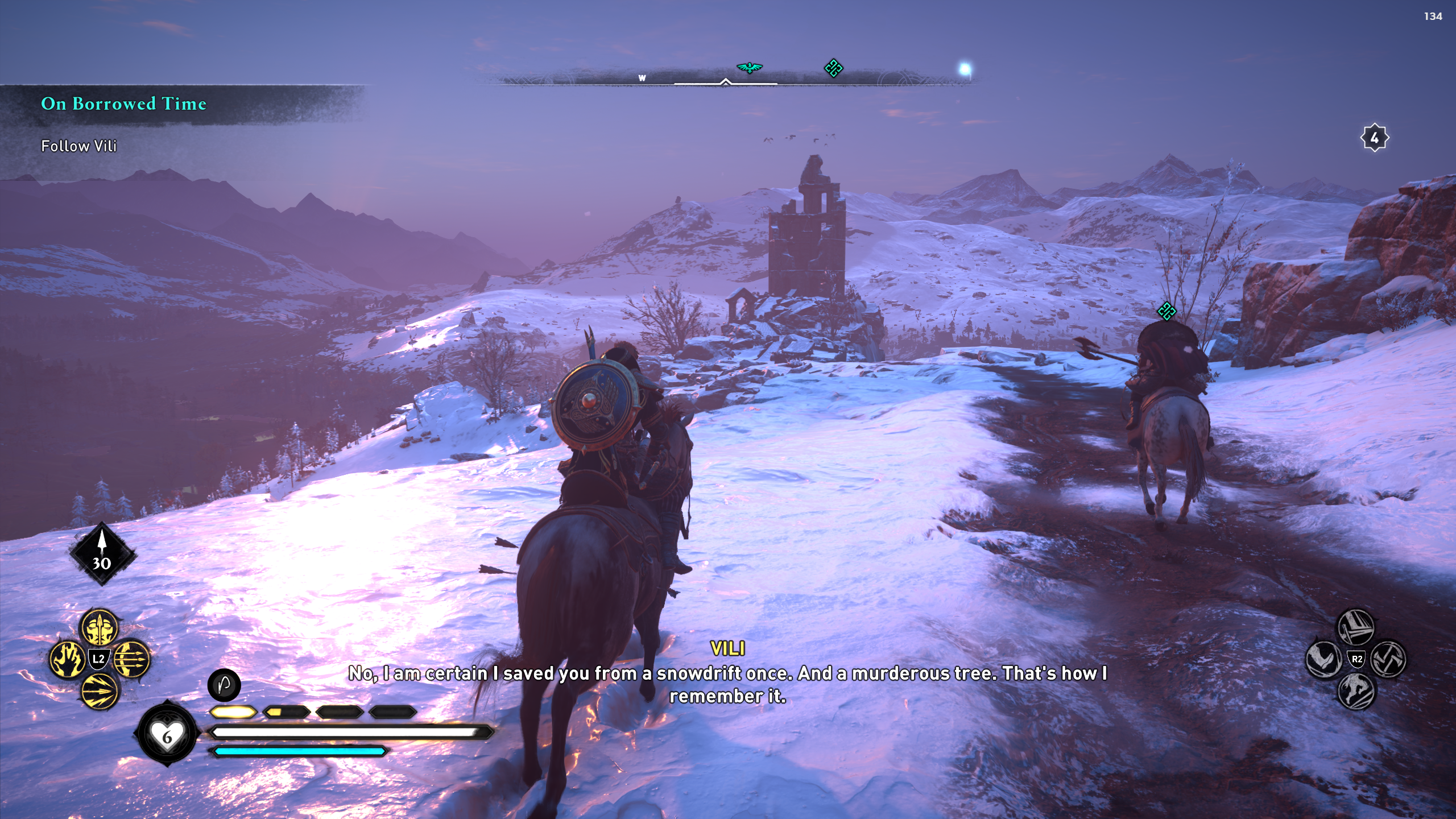This screenshot has width=1456, height=819.
Task: Click the L2 shield prompt at the ability wheel
Action: [98, 659]
